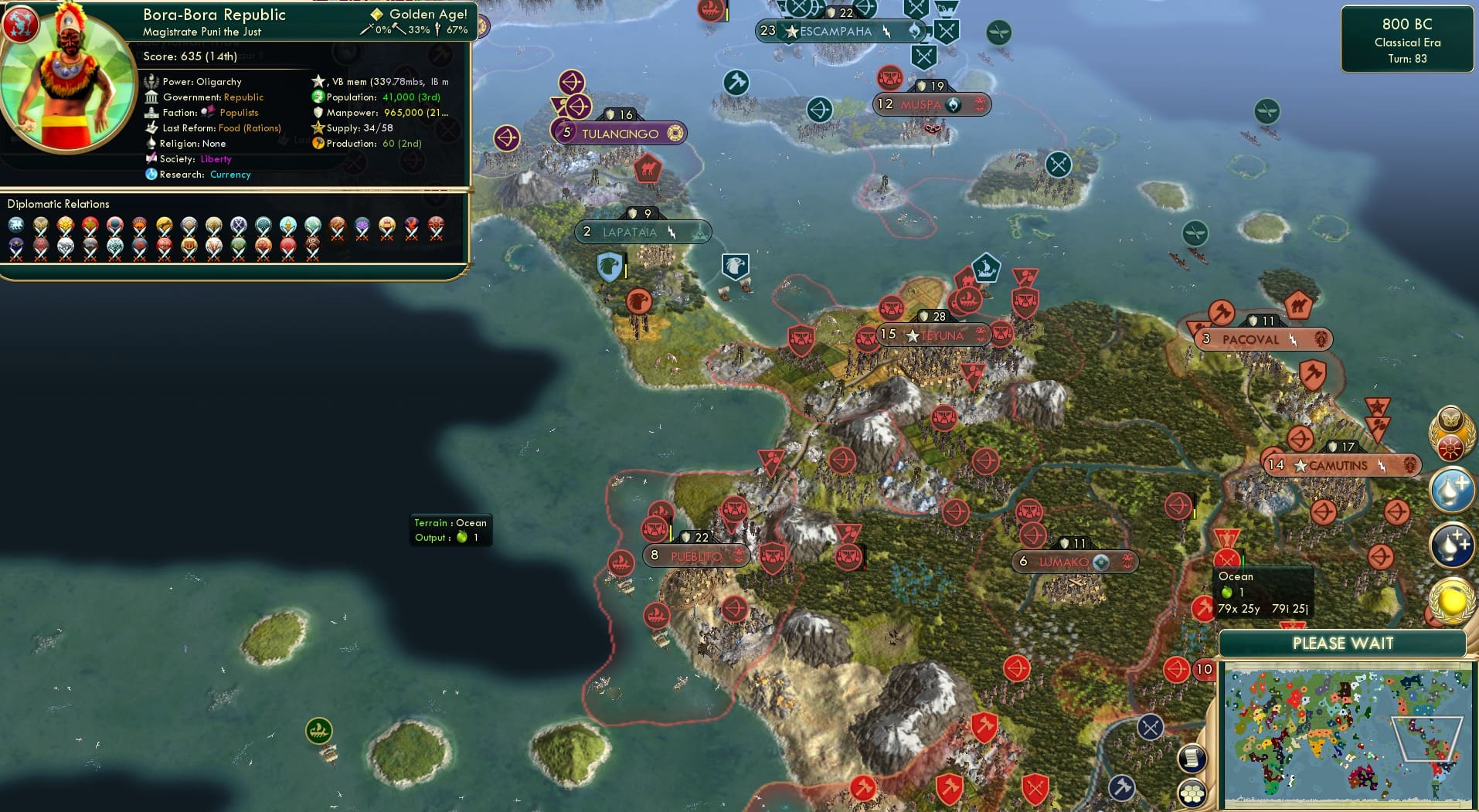Open the notifications log scroll icon beside the minimap
The image size is (1479, 812).
pos(1192,759)
